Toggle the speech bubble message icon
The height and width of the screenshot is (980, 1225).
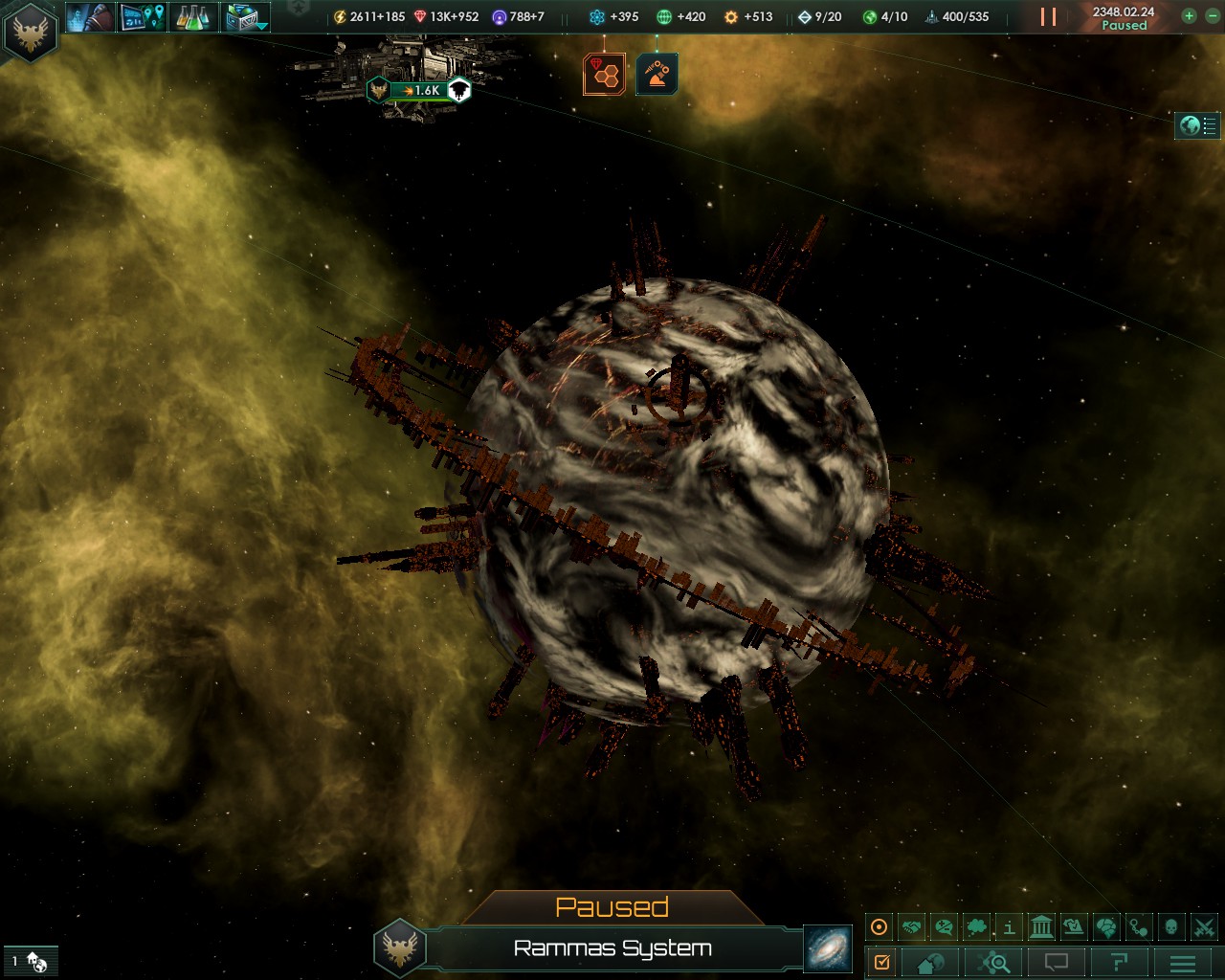coord(1057,961)
